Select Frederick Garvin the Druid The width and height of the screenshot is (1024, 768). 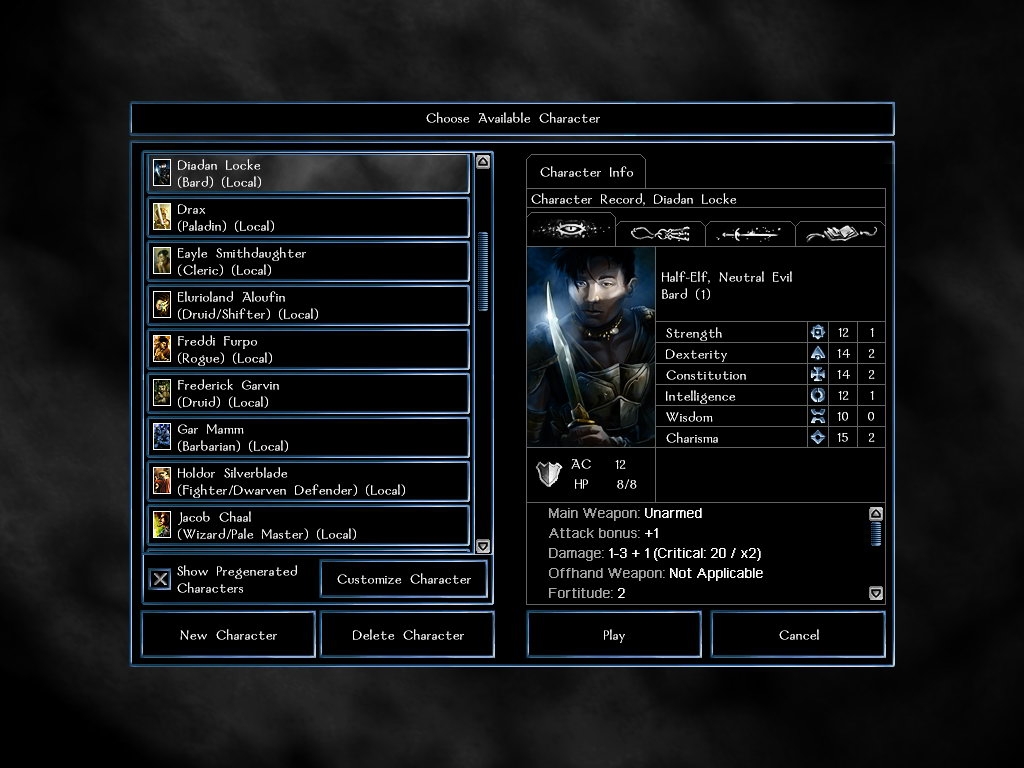coord(308,394)
